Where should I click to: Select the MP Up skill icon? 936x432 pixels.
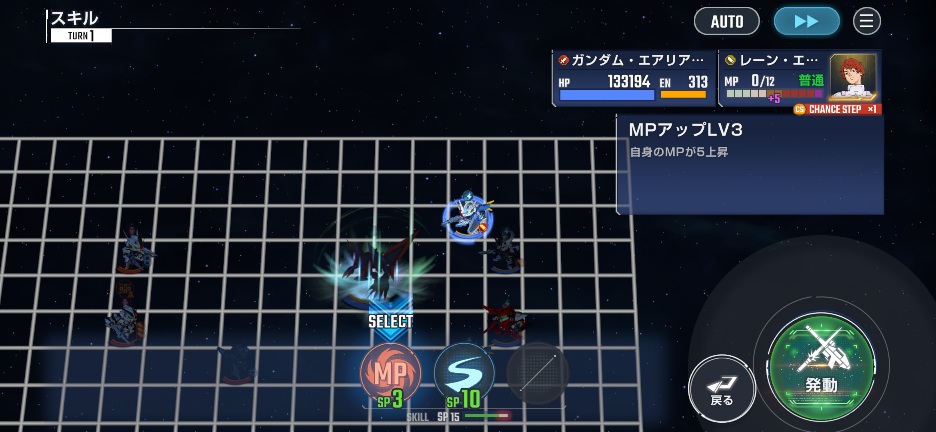pyautogui.click(x=389, y=372)
